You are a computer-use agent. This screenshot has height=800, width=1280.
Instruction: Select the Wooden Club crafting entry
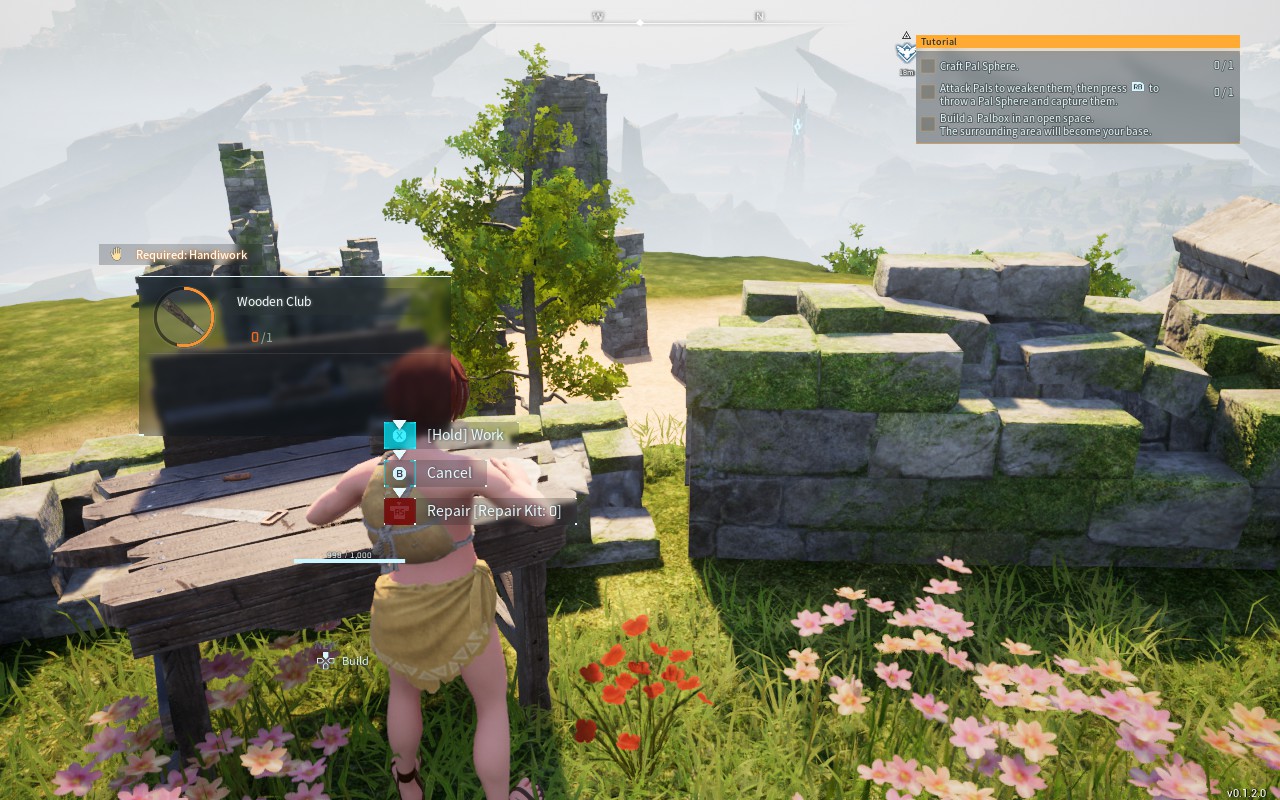(x=273, y=317)
